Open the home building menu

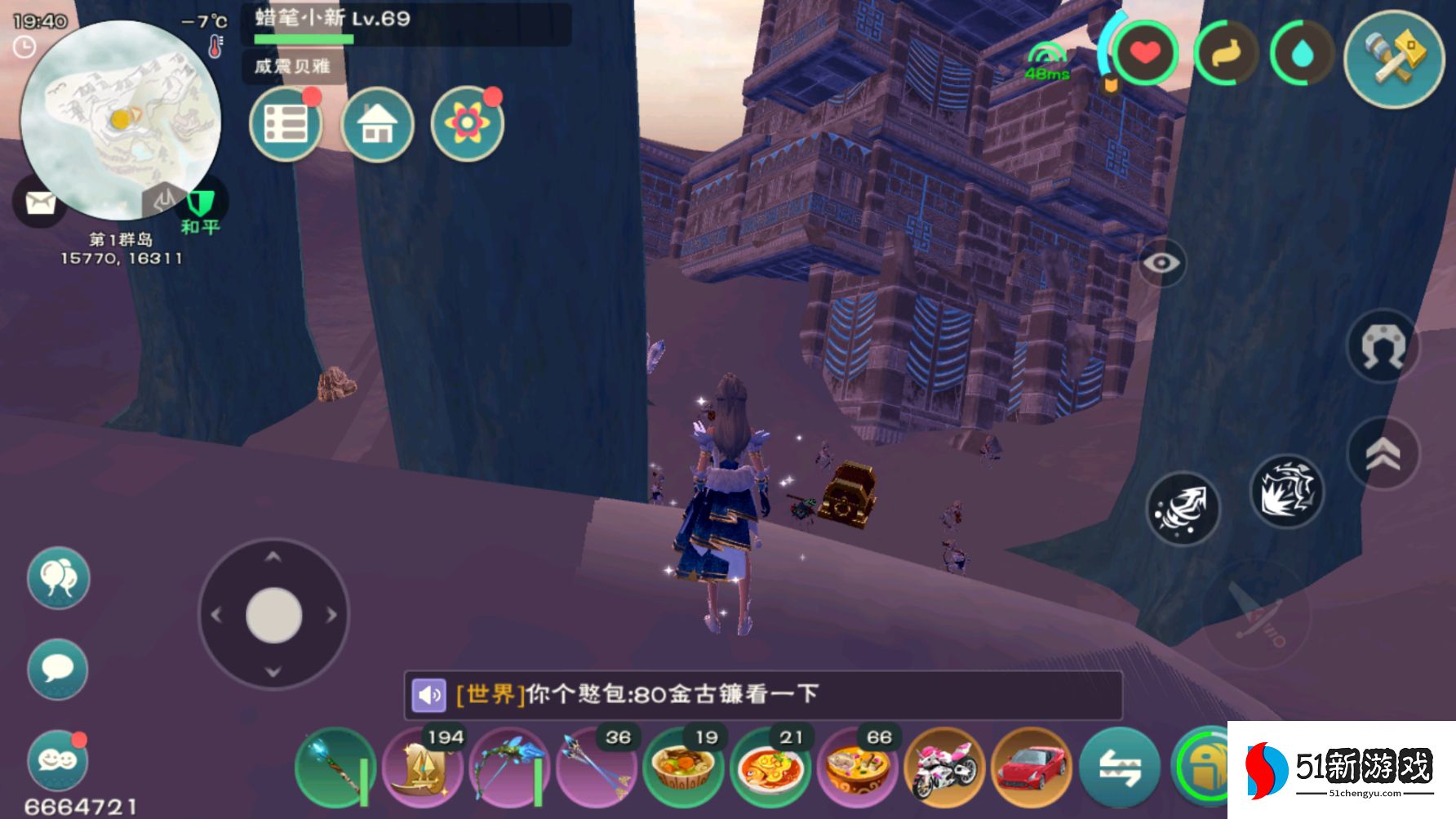(x=378, y=125)
